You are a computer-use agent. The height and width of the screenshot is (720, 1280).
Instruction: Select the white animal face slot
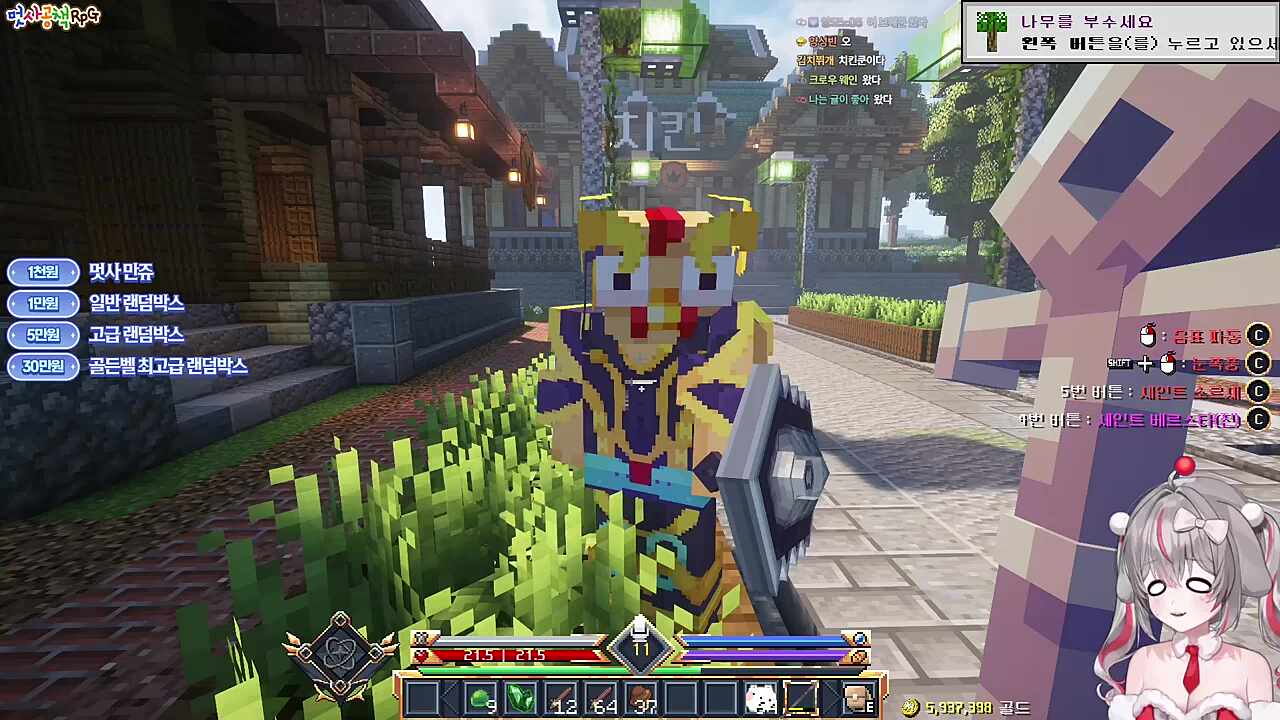pos(761,698)
